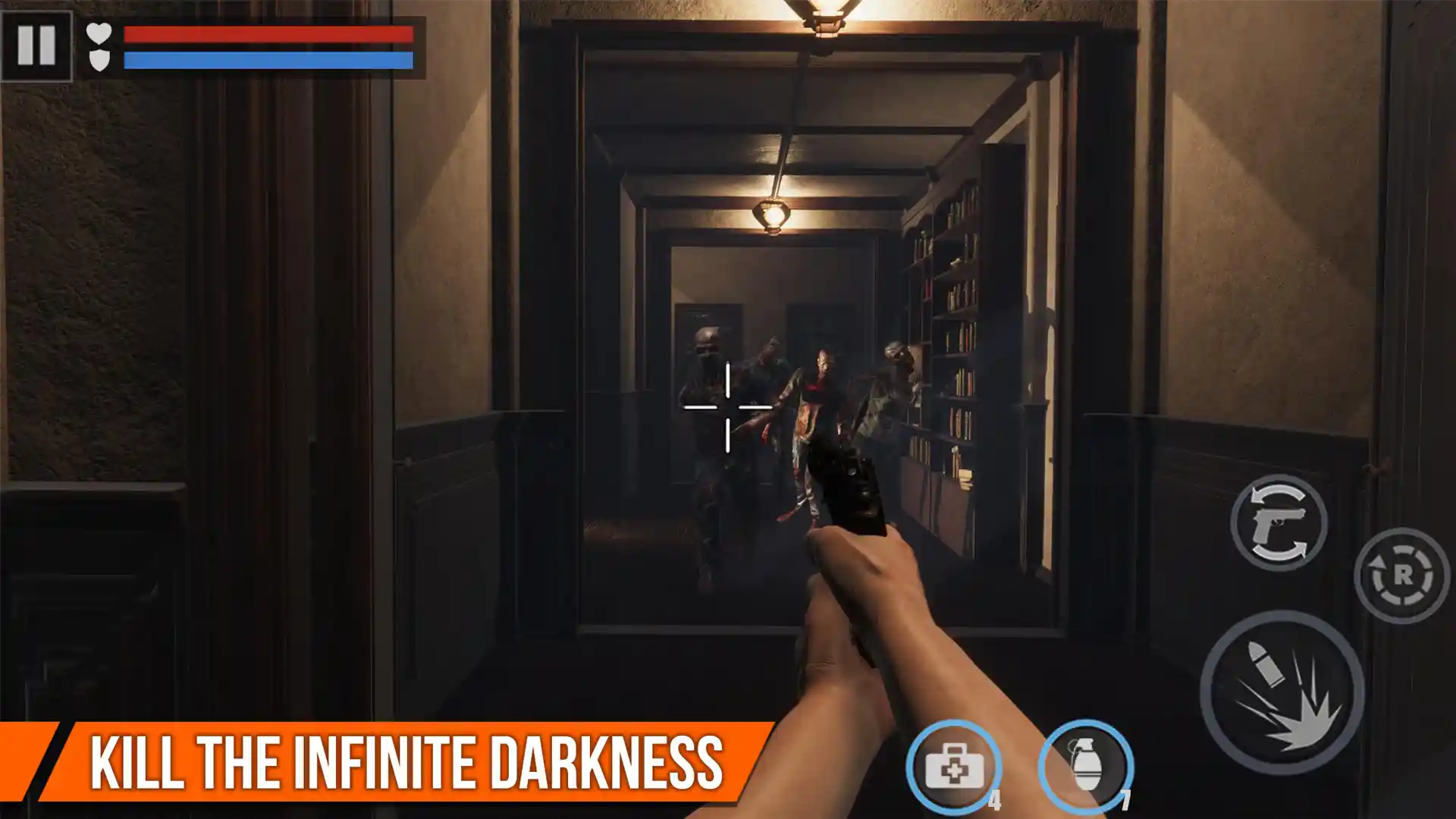
Task: Click the heart icon beside the health bar
Action: 97,34
